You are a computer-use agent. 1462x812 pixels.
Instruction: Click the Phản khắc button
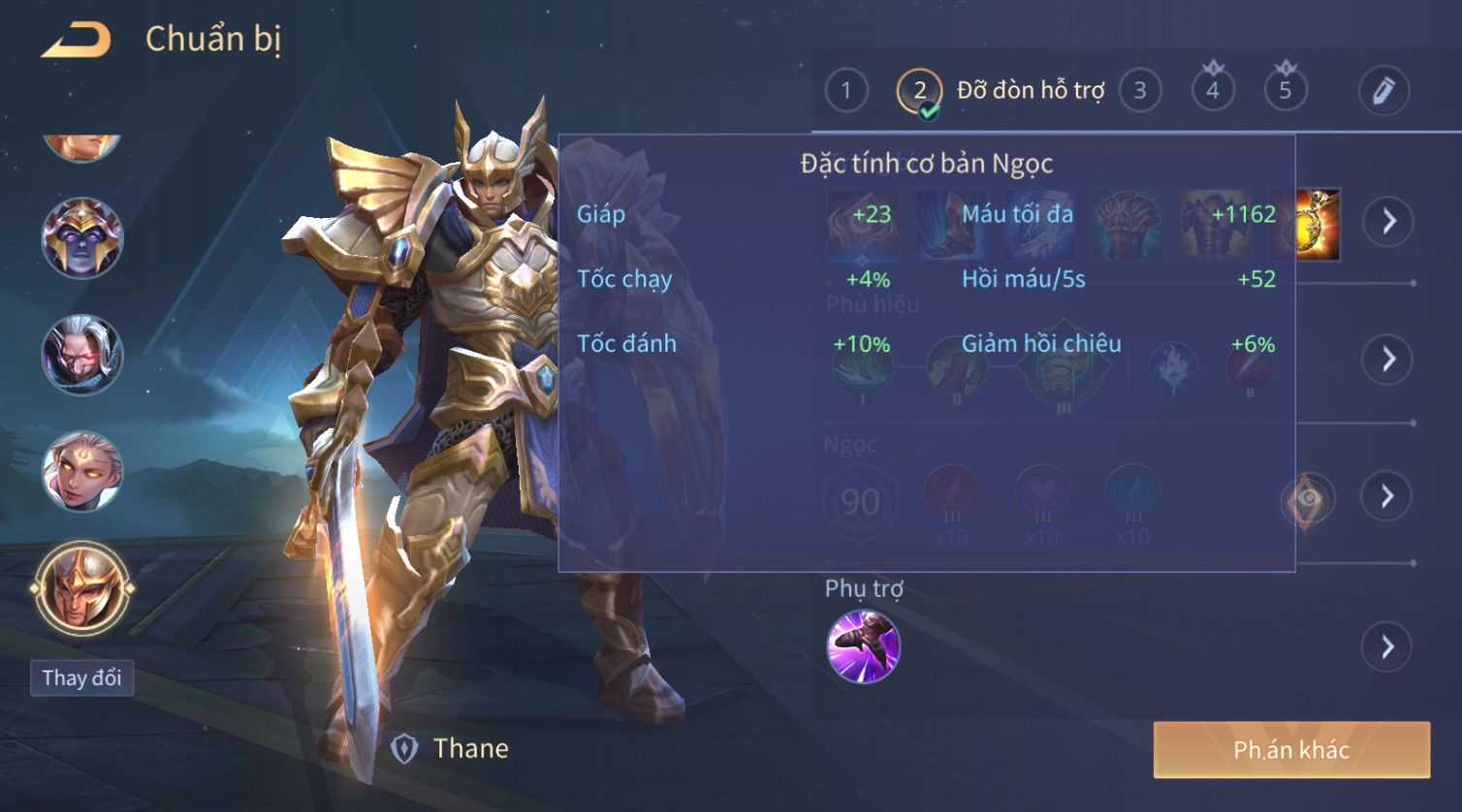point(1291,749)
